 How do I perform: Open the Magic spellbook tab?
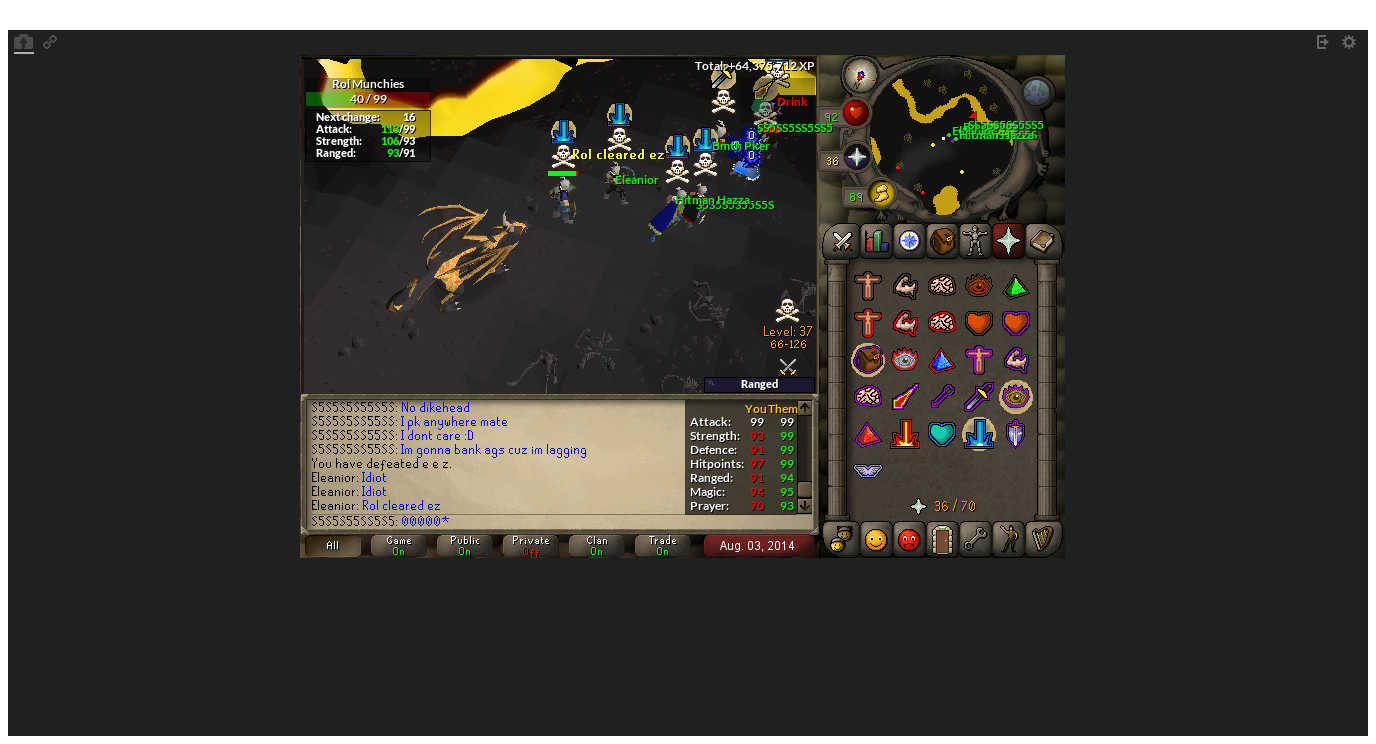pyautogui.click(x=1043, y=241)
